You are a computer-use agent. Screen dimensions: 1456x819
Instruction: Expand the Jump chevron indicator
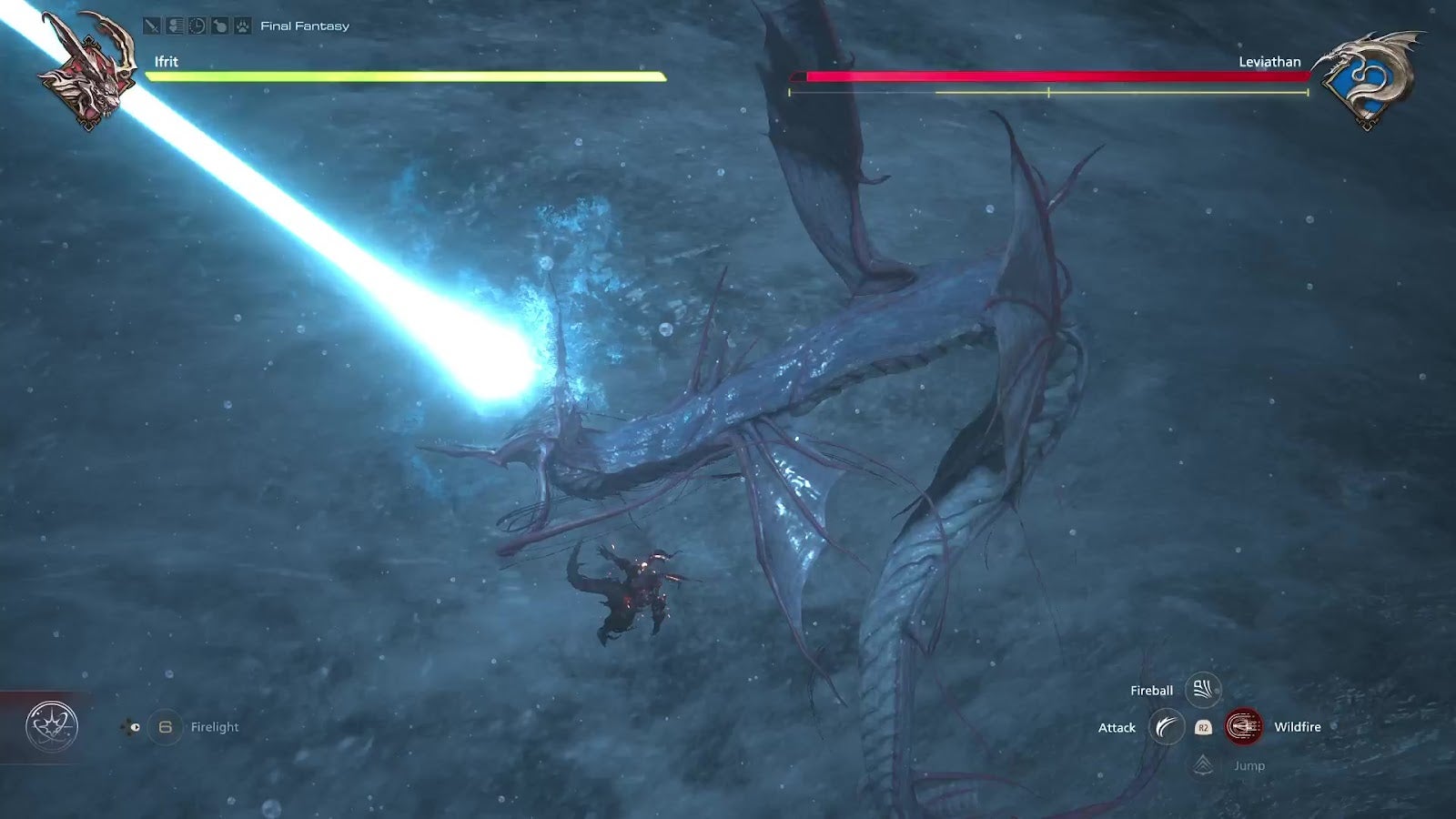tap(1203, 764)
